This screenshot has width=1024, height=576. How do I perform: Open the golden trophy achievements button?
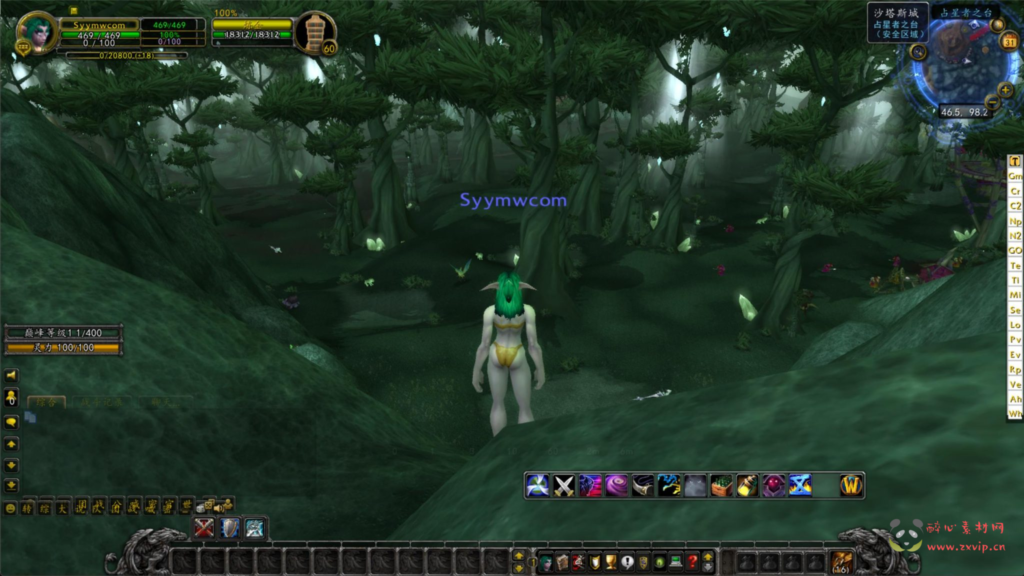coord(610,562)
